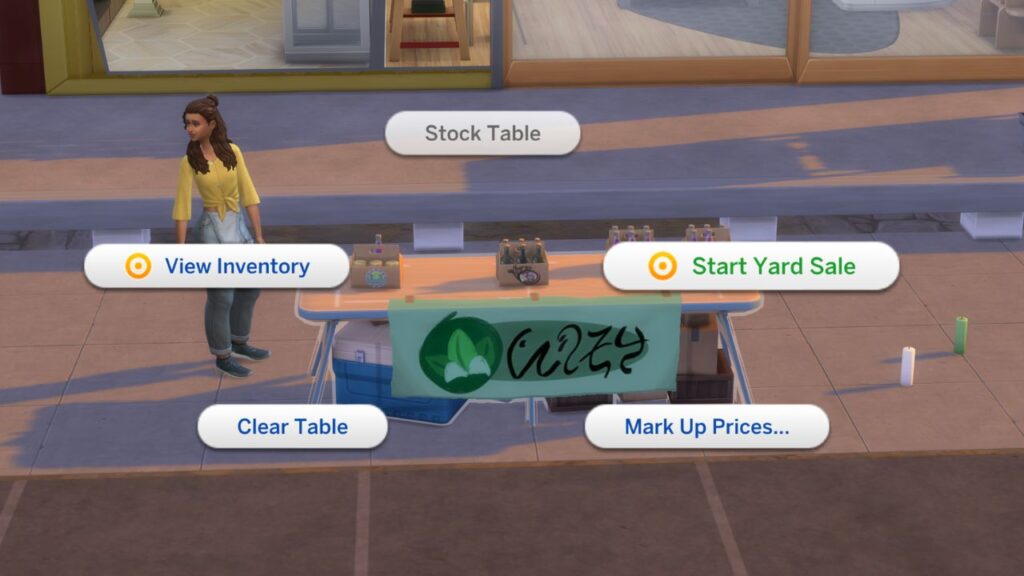Open Mark Up Prices menu

pos(707,426)
